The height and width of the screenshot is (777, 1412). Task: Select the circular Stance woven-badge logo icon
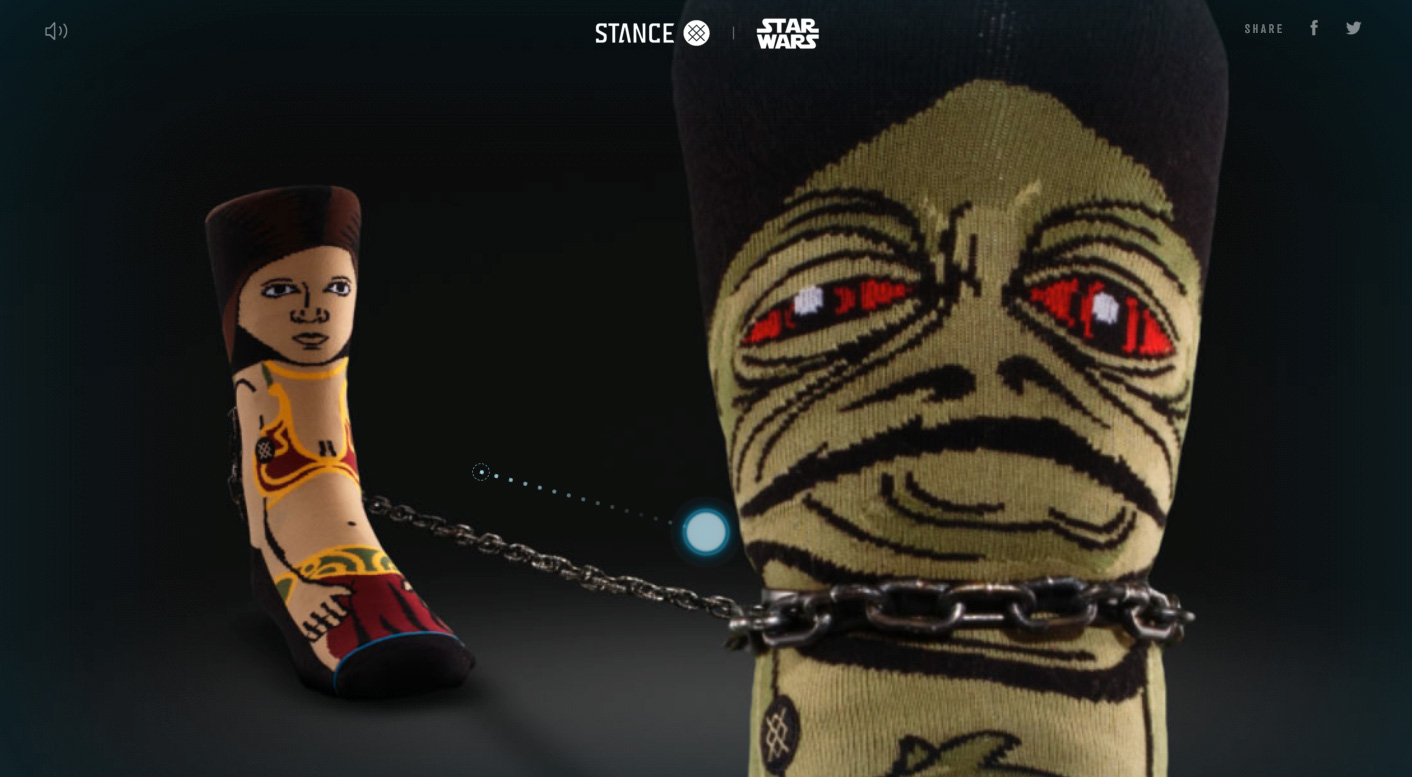tap(697, 32)
